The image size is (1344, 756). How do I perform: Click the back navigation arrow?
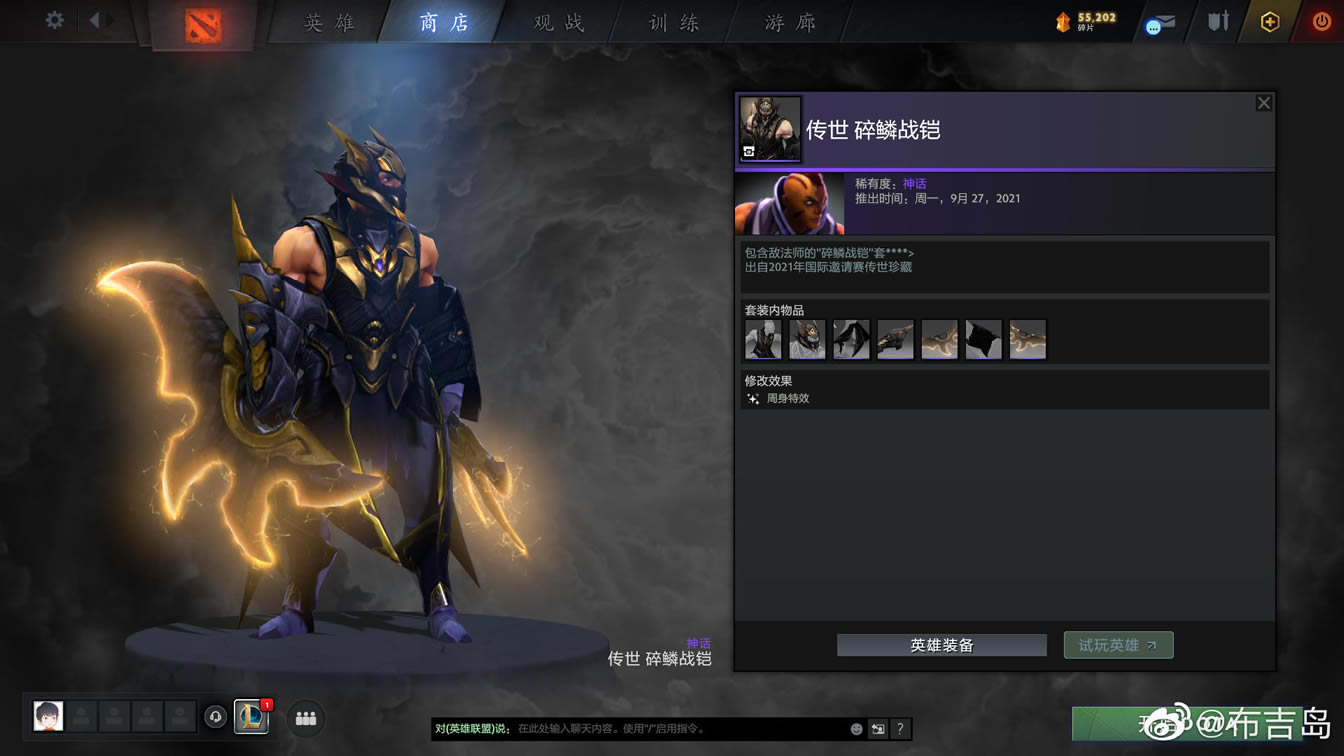[96, 18]
